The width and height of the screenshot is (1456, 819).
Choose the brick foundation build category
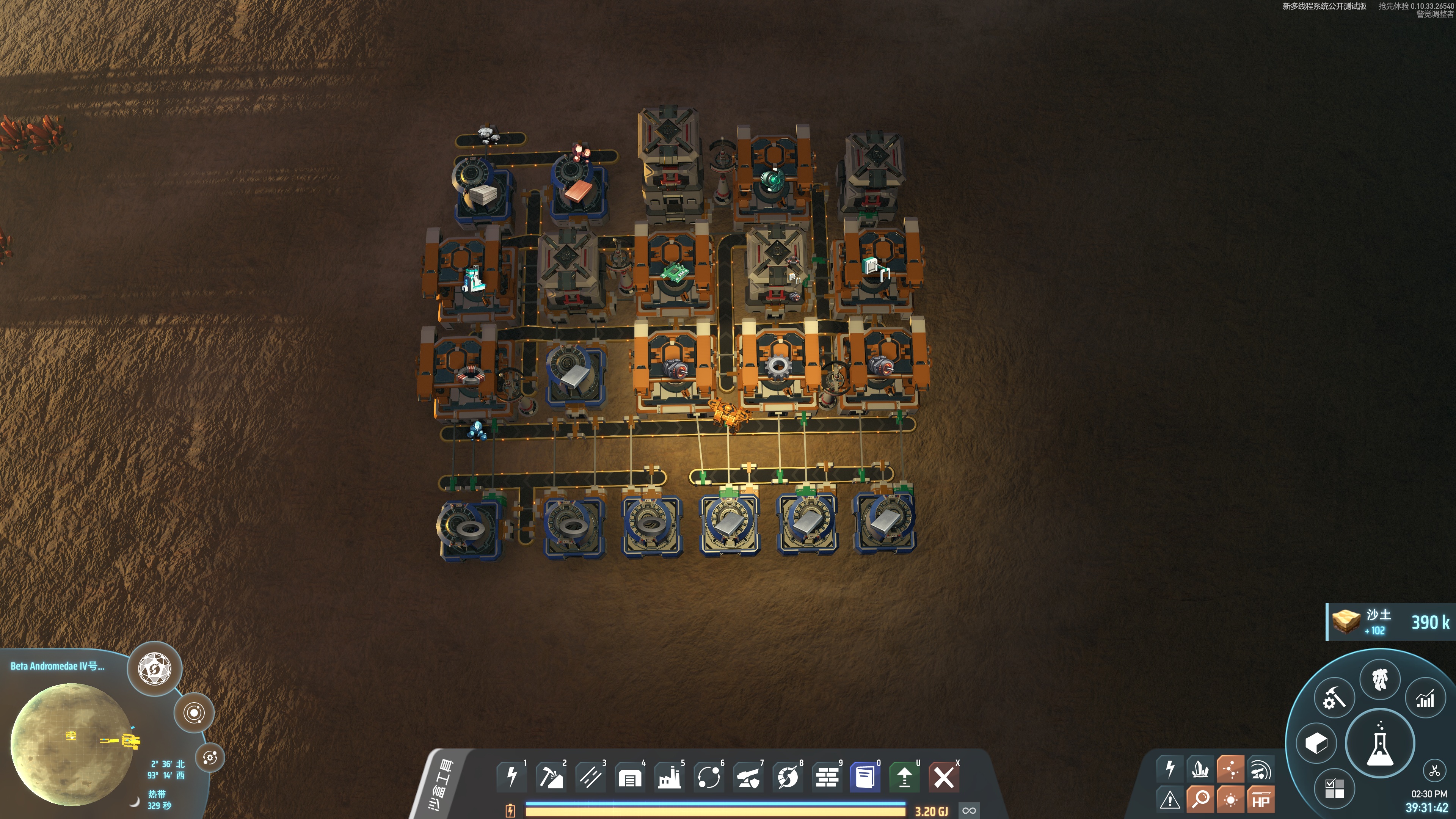click(x=827, y=777)
